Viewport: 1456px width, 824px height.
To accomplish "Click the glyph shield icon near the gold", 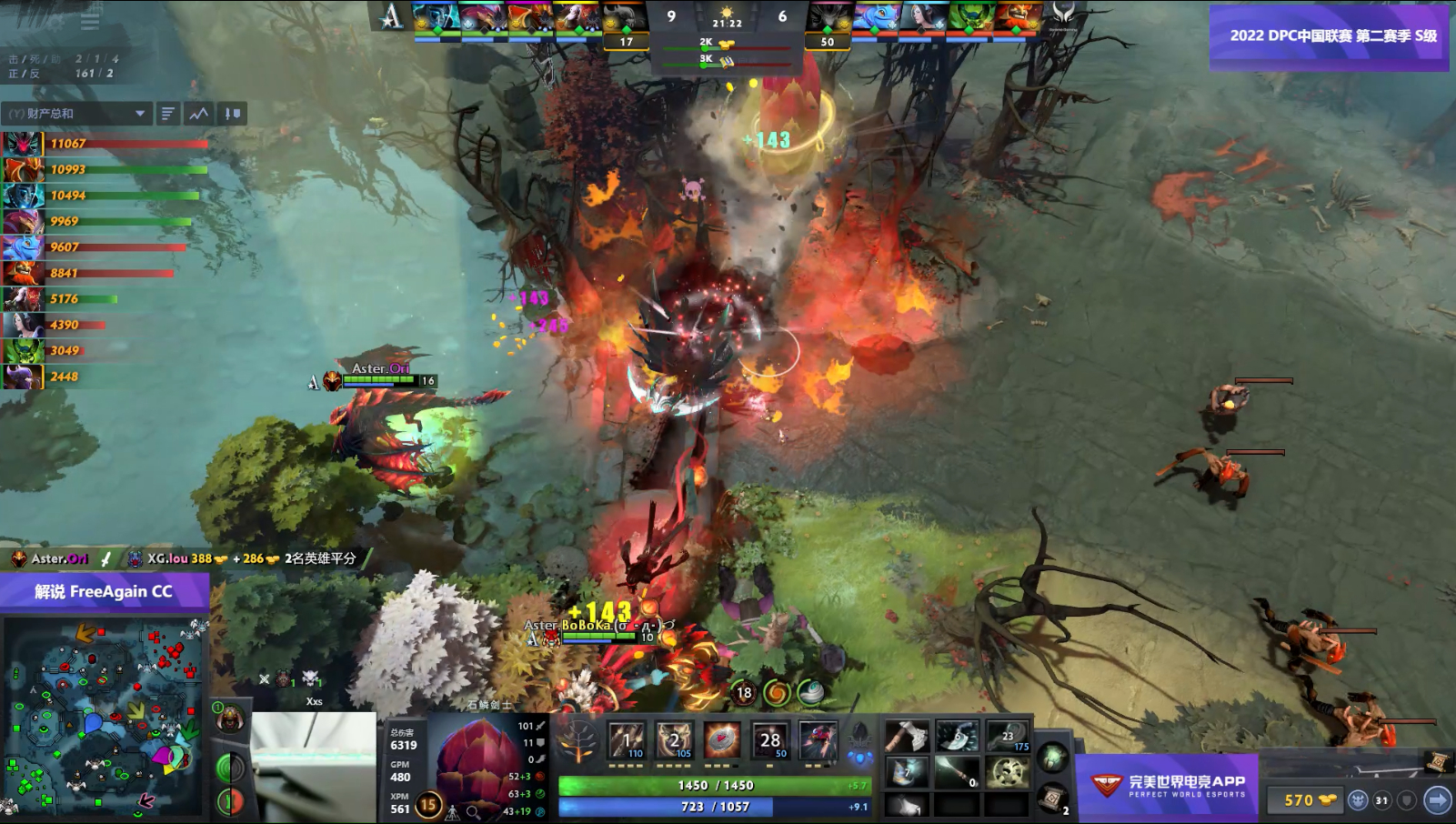I will click(1406, 799).
